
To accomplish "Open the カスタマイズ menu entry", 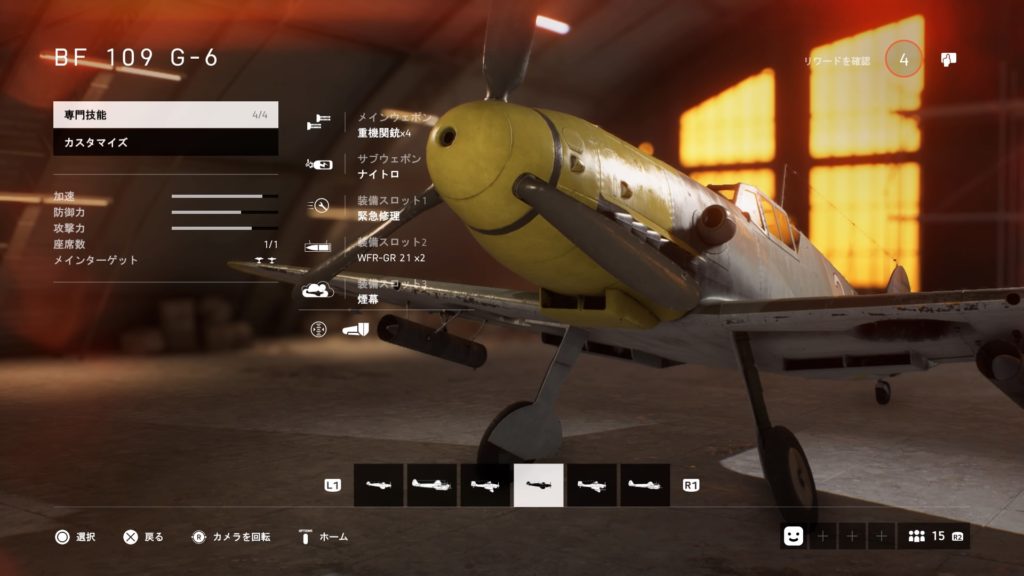I will 165,143.
